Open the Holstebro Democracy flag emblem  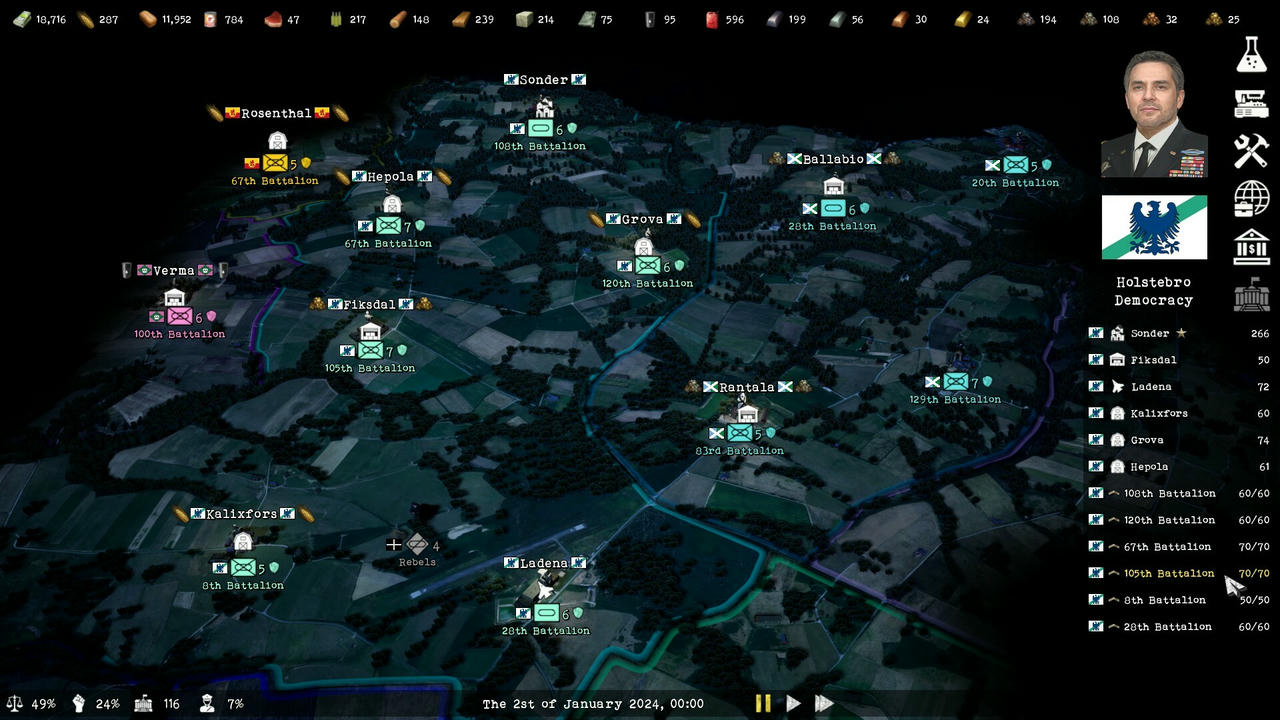click(x=1153, y=227)
